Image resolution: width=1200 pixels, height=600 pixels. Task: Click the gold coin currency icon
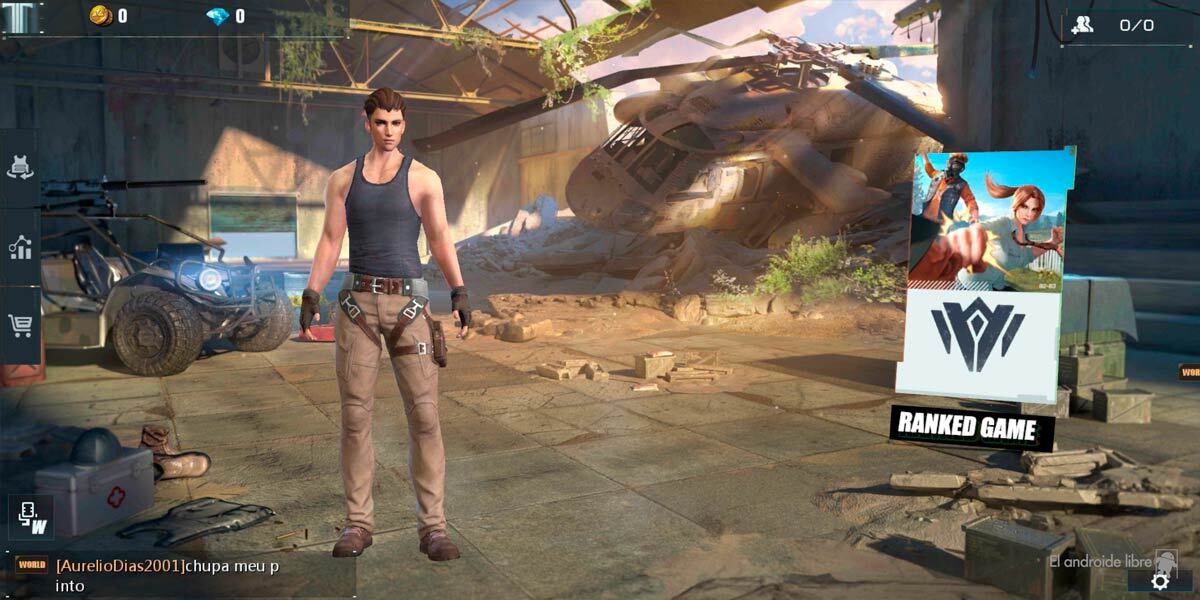click(x=100, y=16)
